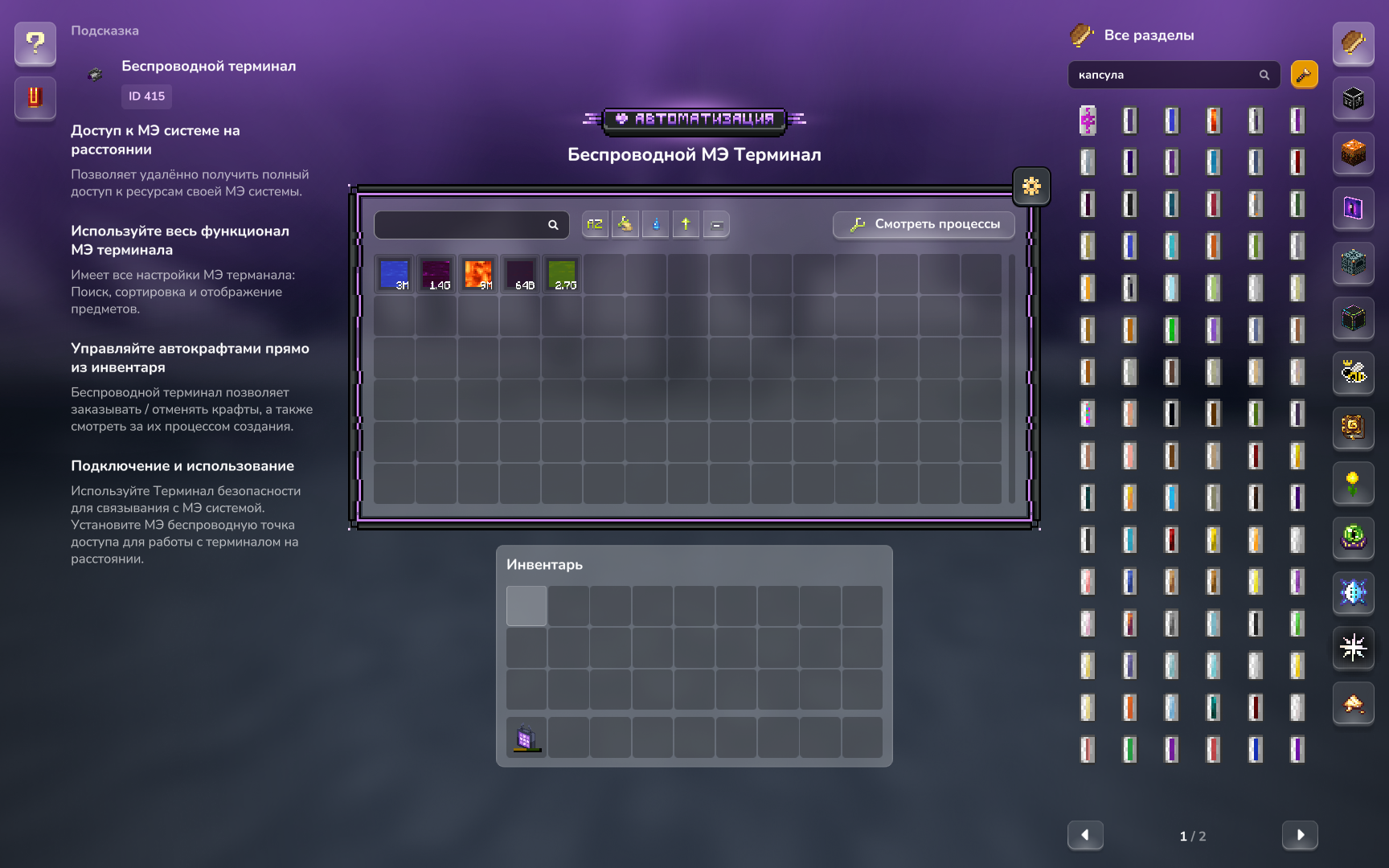Switch to the yellow flower category tab
The image size is (1389, 868).
(1354, 483)
